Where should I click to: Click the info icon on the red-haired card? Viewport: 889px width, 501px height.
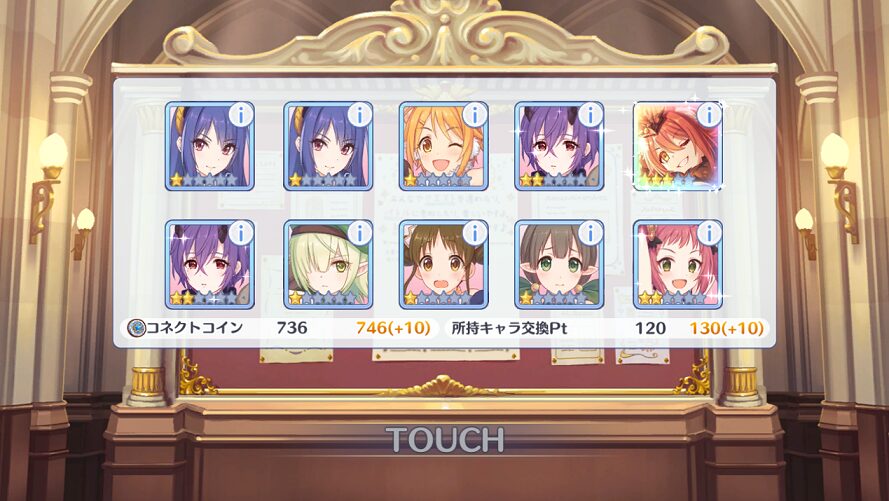pyautogui.click(x=707, y=115)
